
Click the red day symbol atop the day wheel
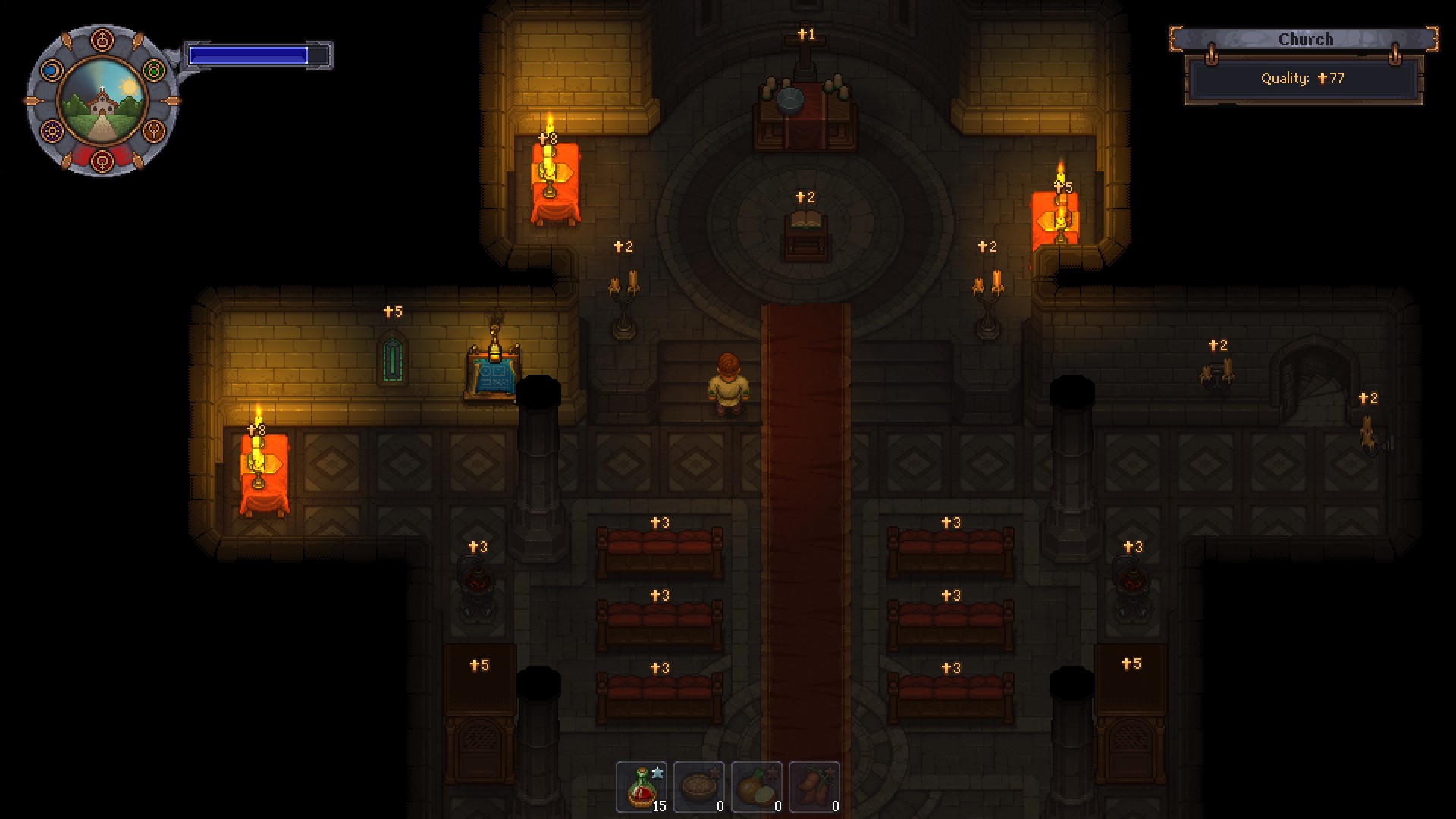click(102, 39)
